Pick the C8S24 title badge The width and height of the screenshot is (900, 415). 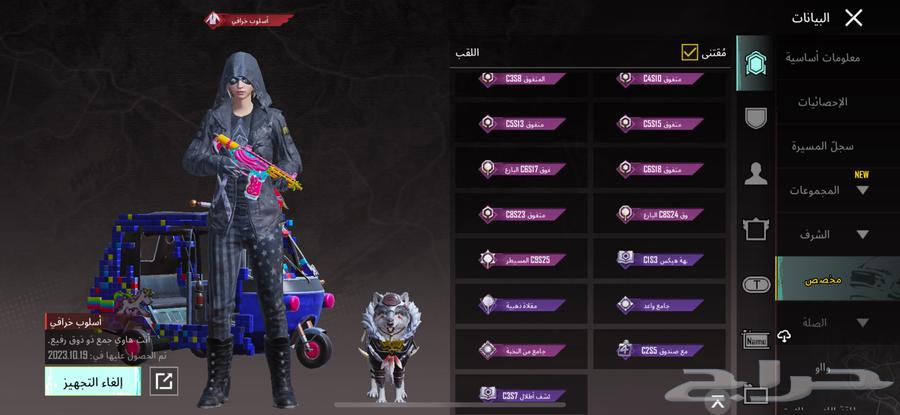point(660,213)
